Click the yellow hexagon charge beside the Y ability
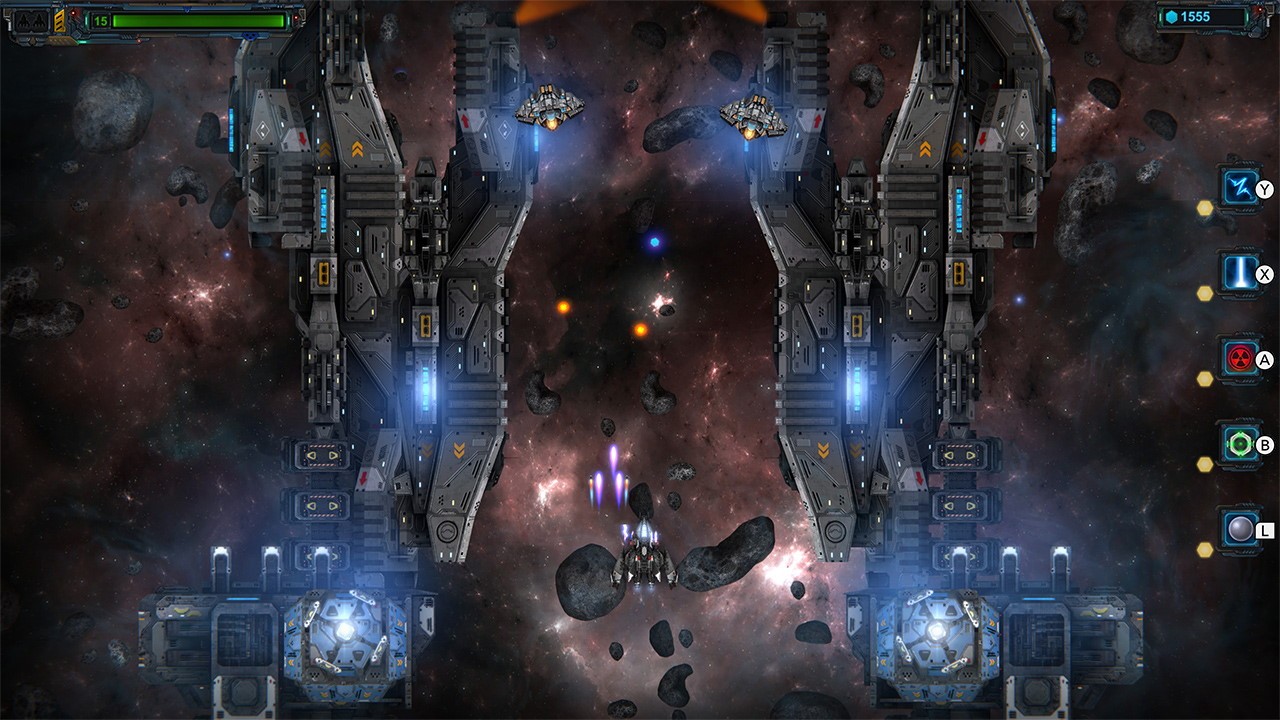This screenshot has width=1280, height=720. (1203, 208)
